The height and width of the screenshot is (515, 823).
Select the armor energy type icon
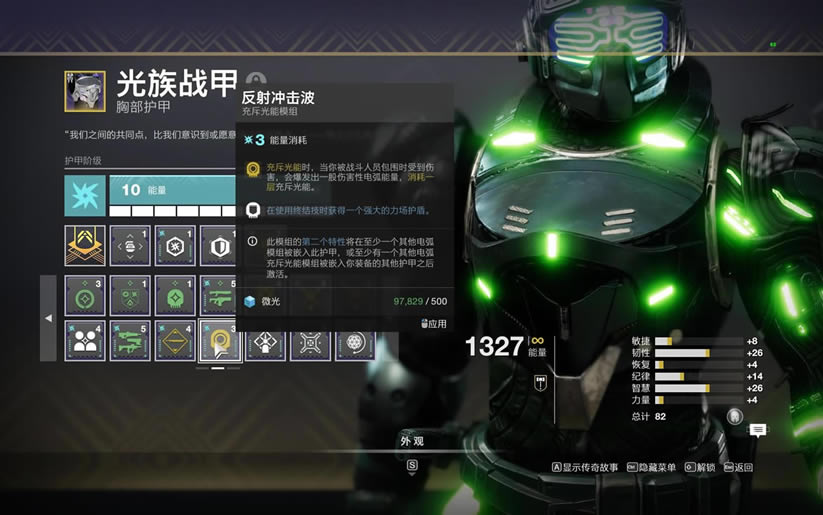click(x=85, y=195)
